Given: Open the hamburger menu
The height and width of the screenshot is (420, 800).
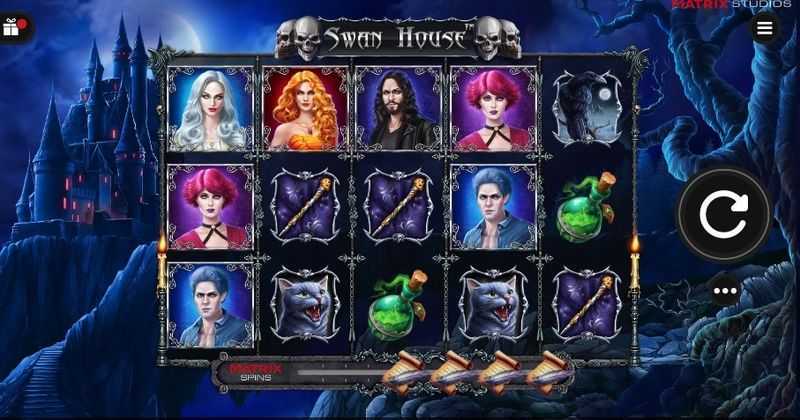Looking at the screenshot, I should pyautogui.click(x=765, y=27).
